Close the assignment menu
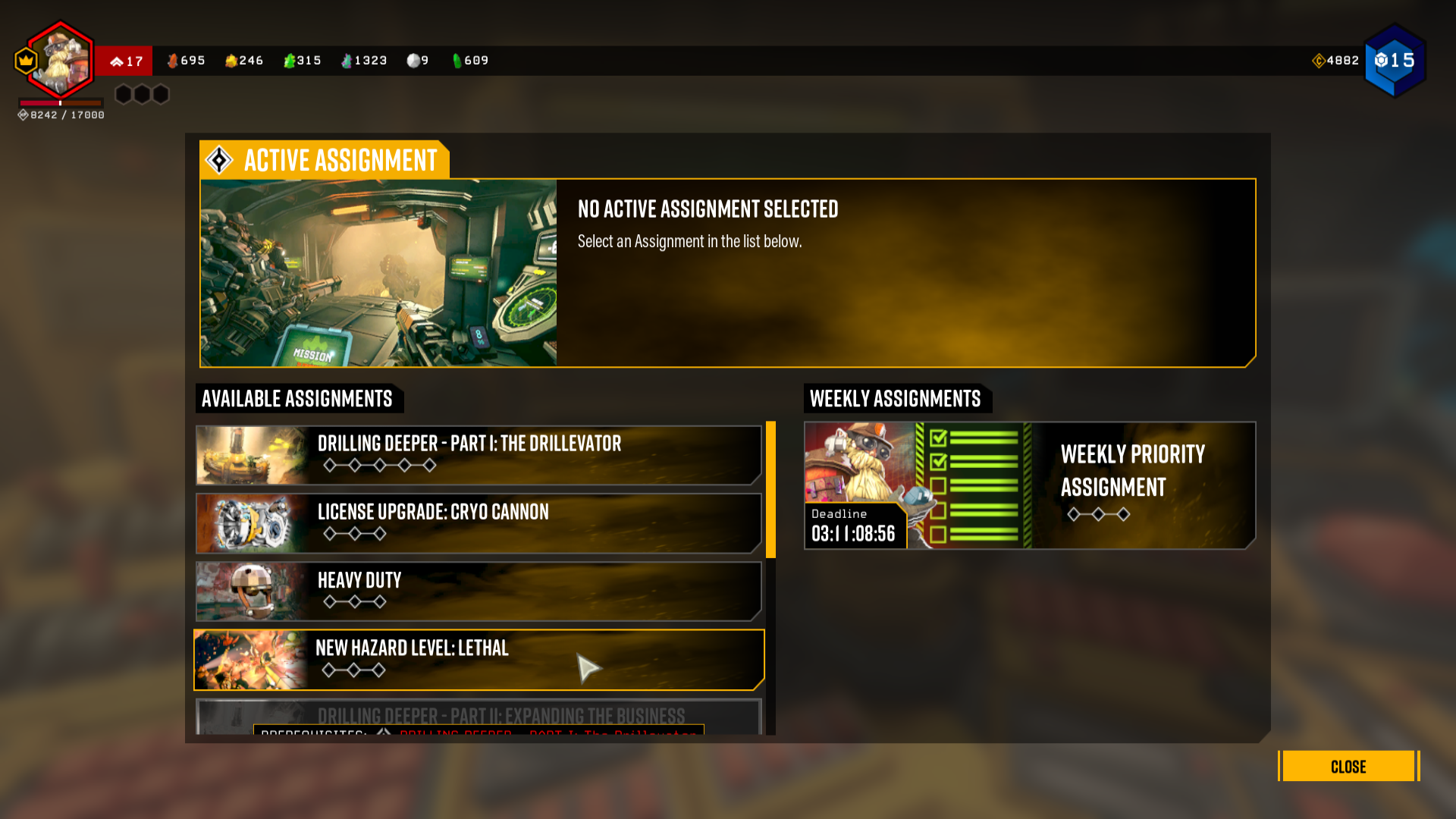The height and width of the screenshot is (819, 1456). pyautogui.click(x=1348, y=766)
